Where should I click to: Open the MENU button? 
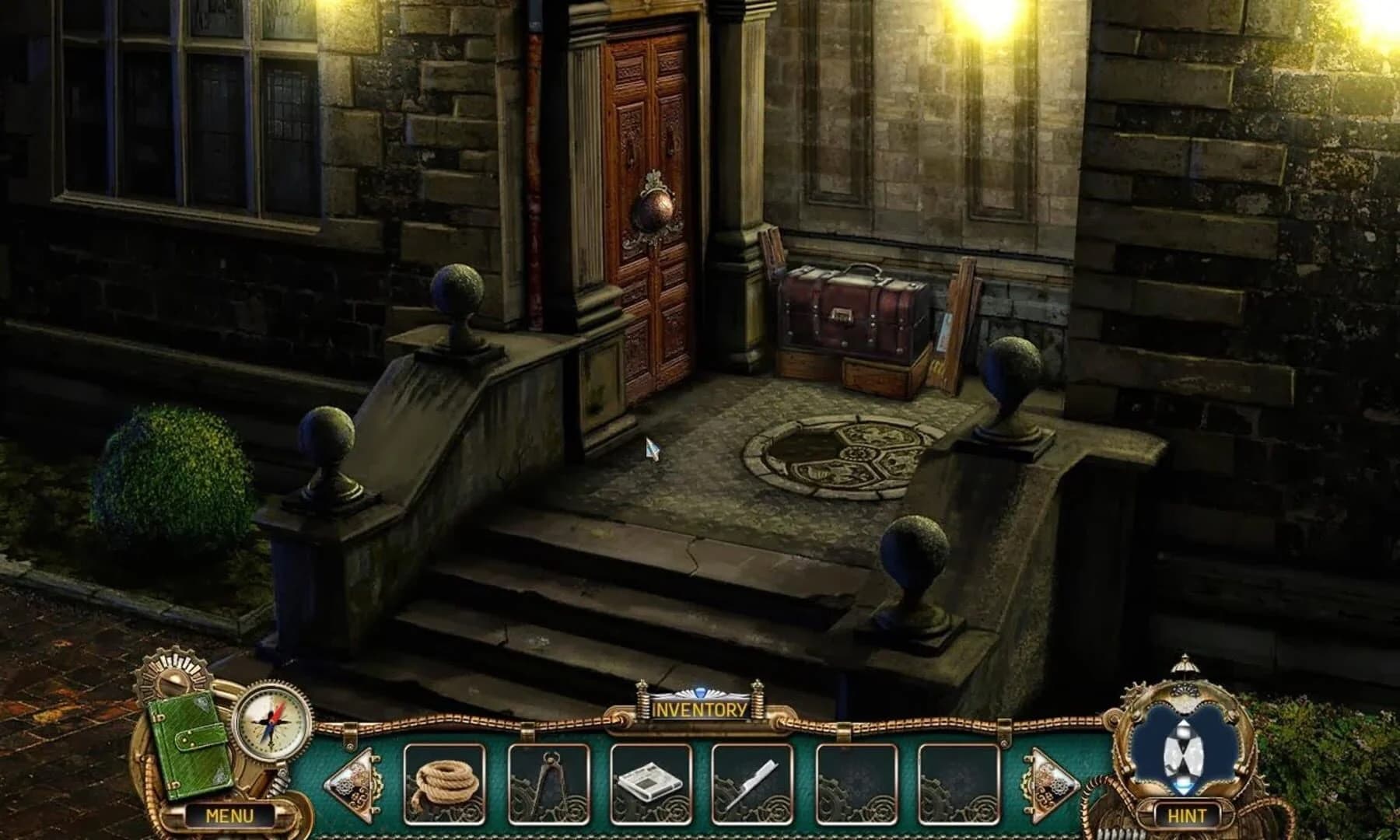pos(229,817)
